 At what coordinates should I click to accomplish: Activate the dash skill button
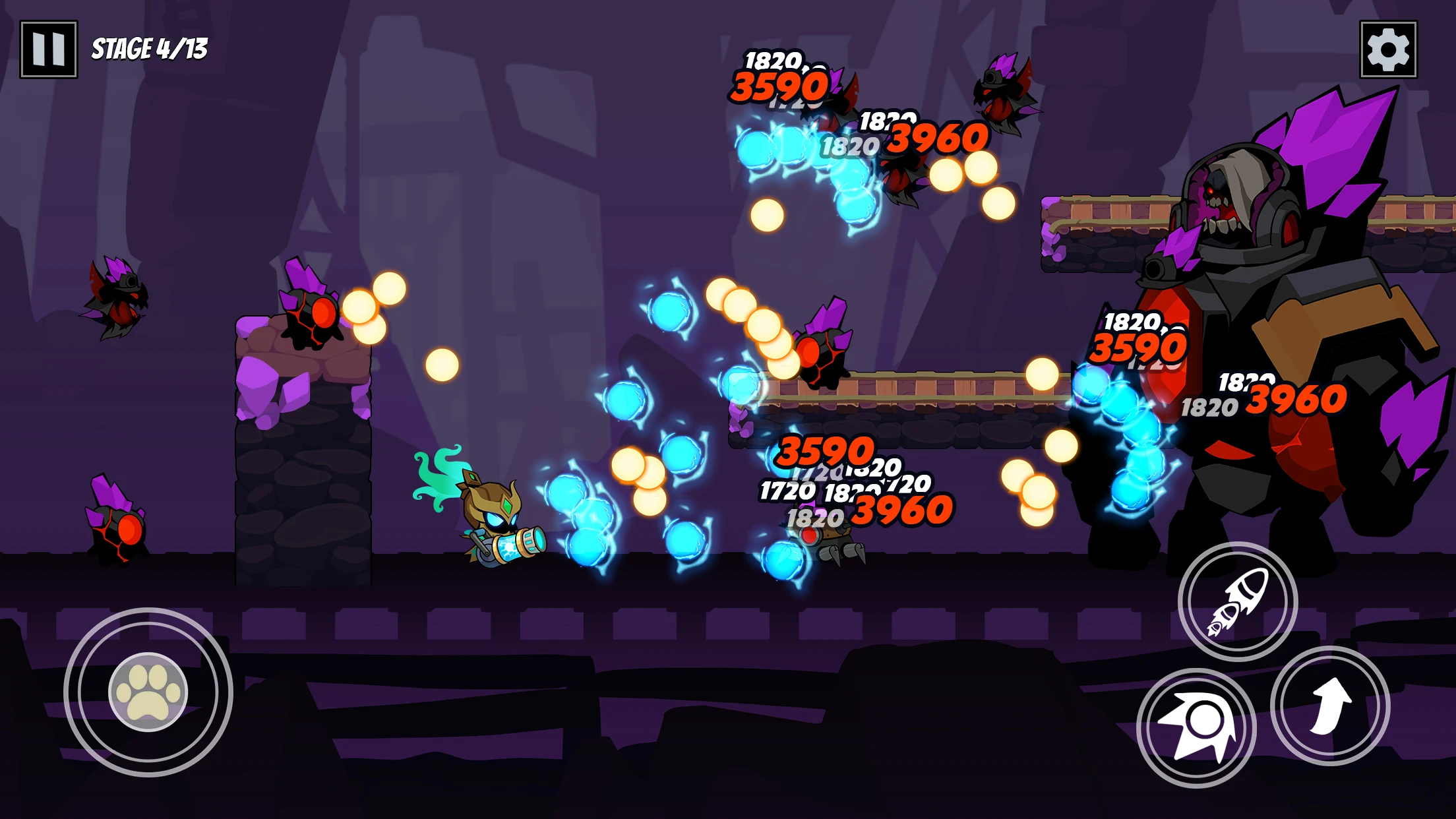click(x=1196, y=727)
